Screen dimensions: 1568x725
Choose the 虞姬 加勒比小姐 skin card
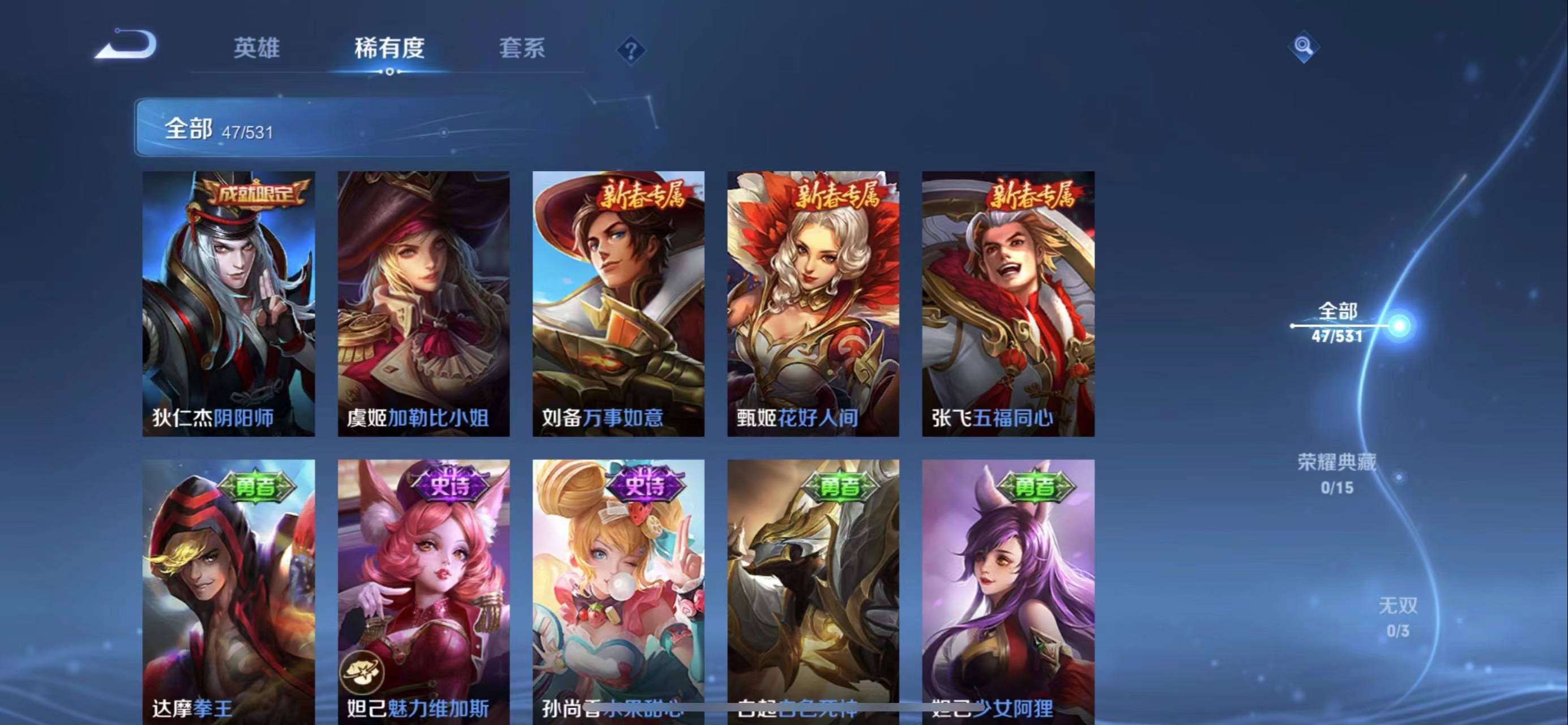click(424, 304)
